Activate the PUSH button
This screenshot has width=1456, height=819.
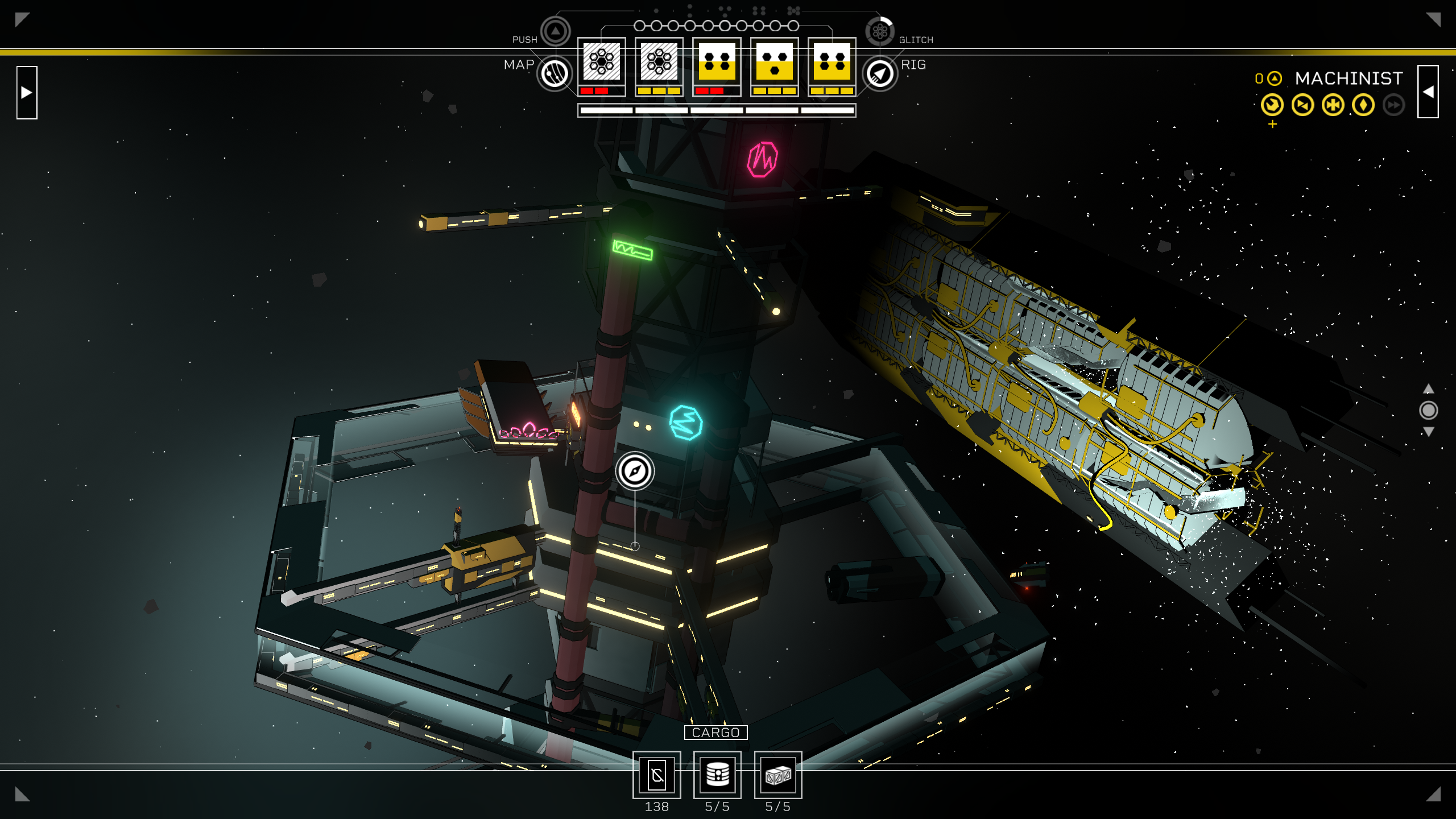tap(555, 31)
